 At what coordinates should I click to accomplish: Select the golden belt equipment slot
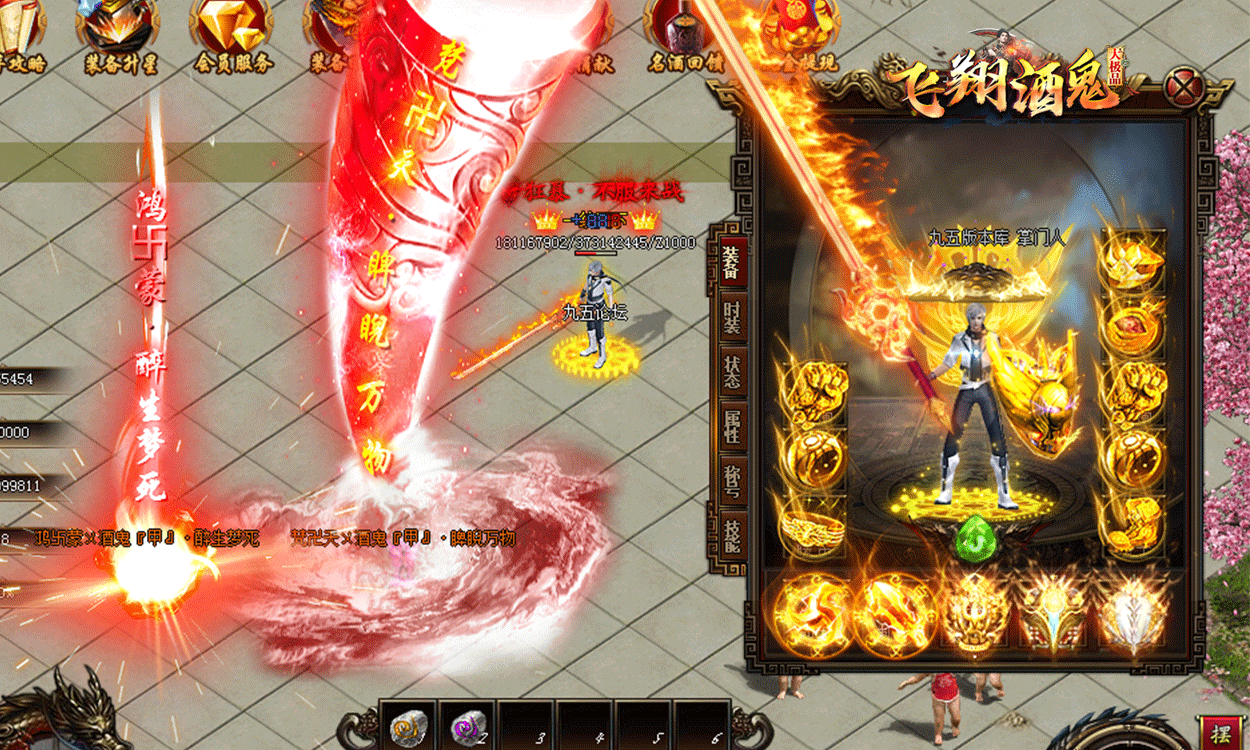[x=811, y=521]
